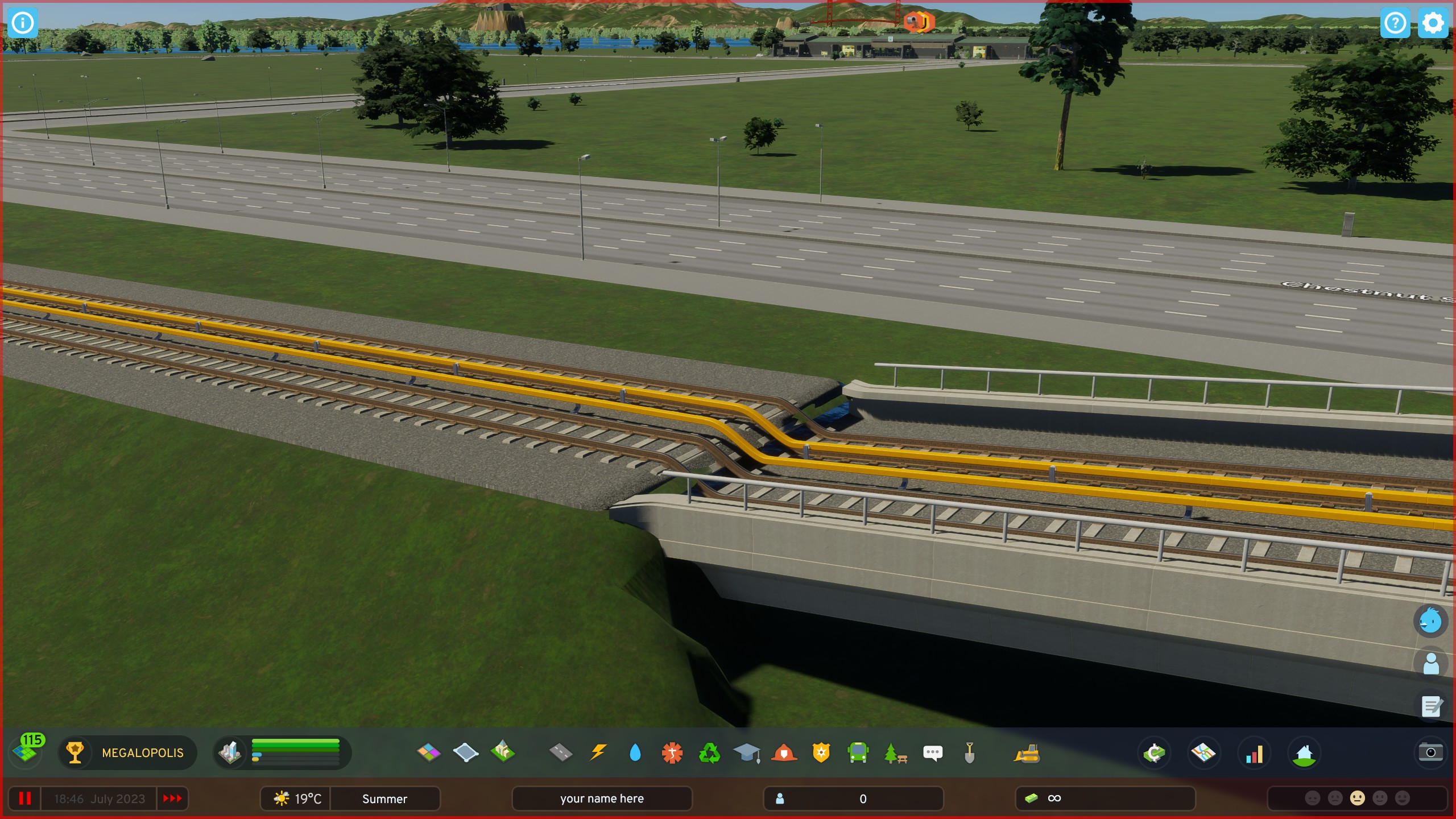
Task: Open the XP badge showing 115
Action: point(27,752)
